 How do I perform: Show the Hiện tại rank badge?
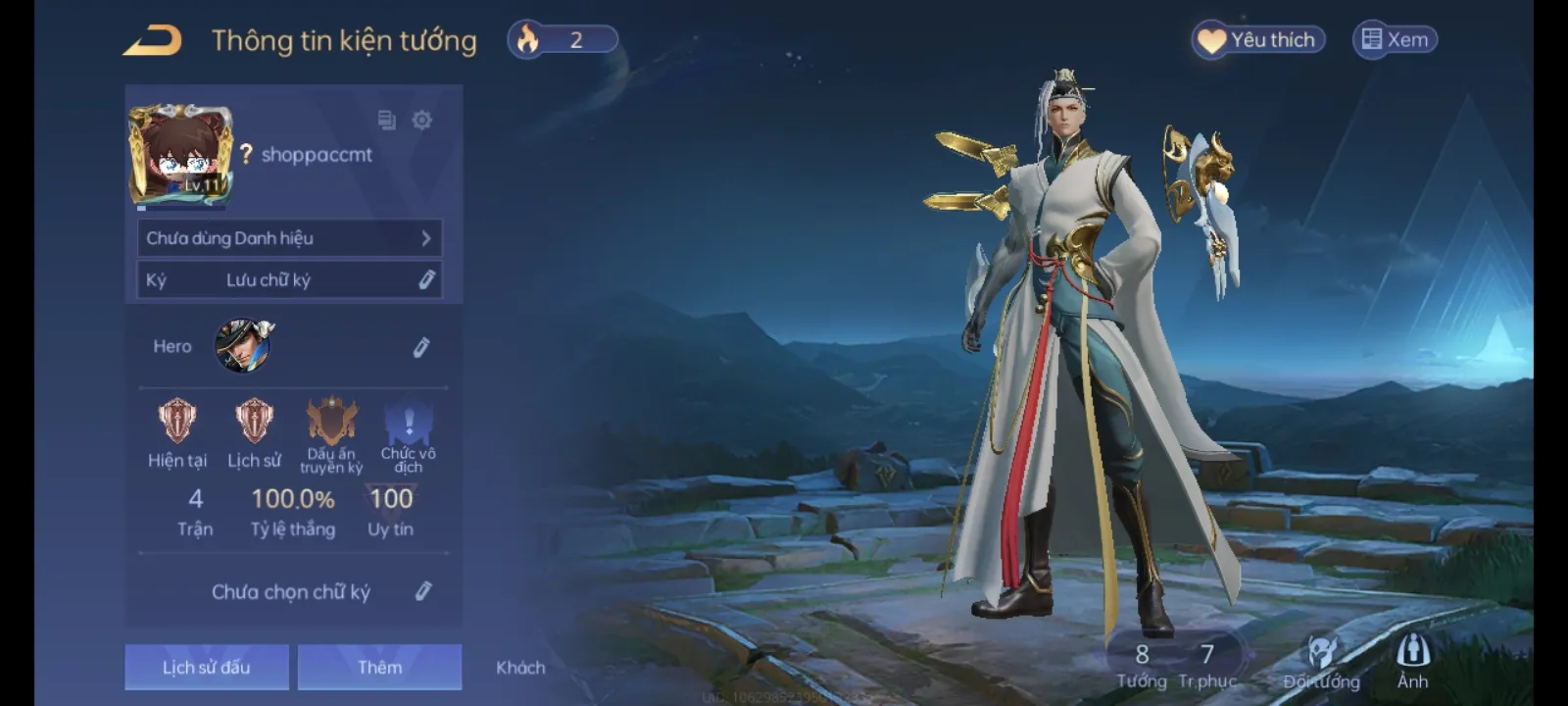177,422
